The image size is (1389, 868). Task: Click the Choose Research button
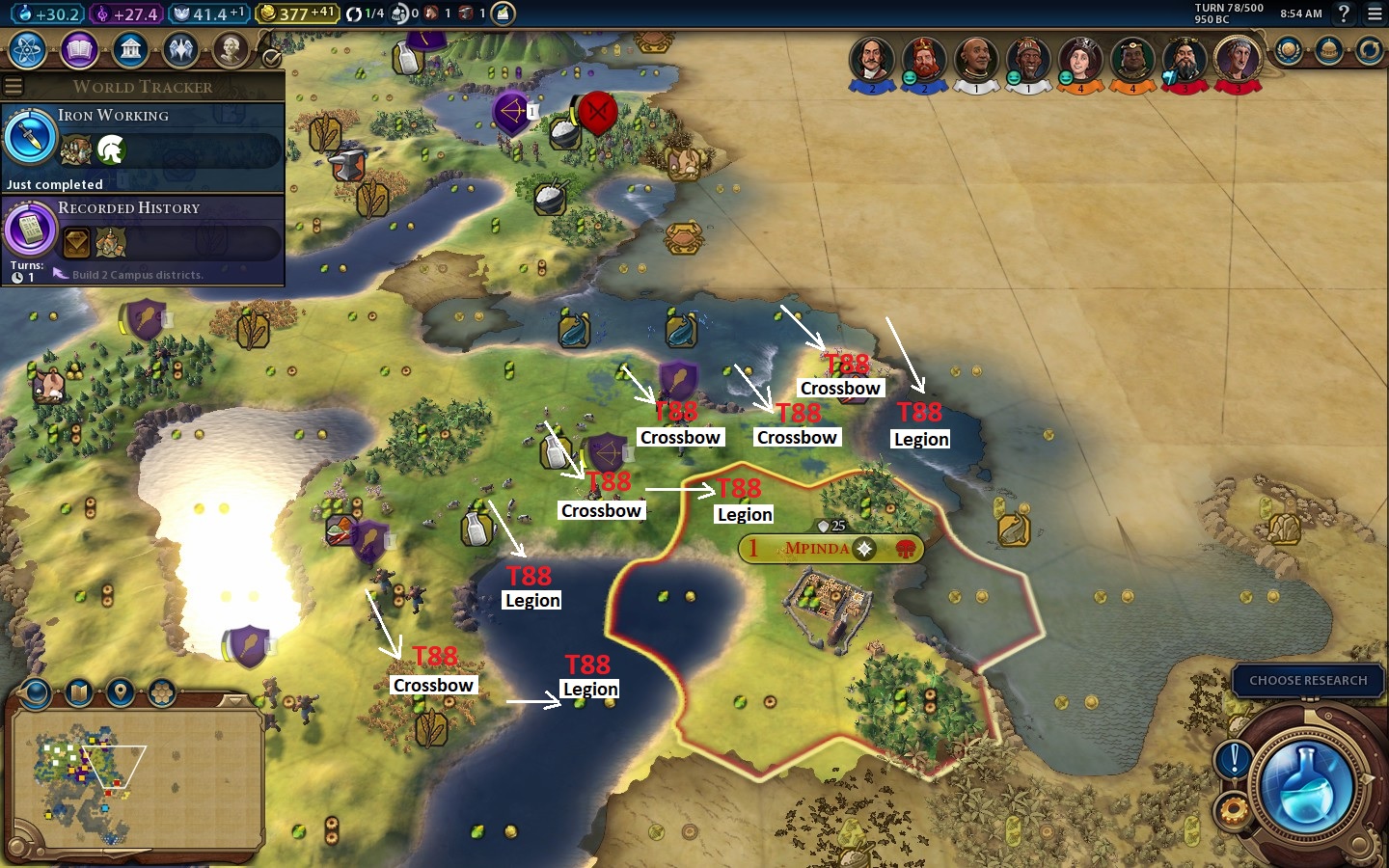[x=1307, y=680]
